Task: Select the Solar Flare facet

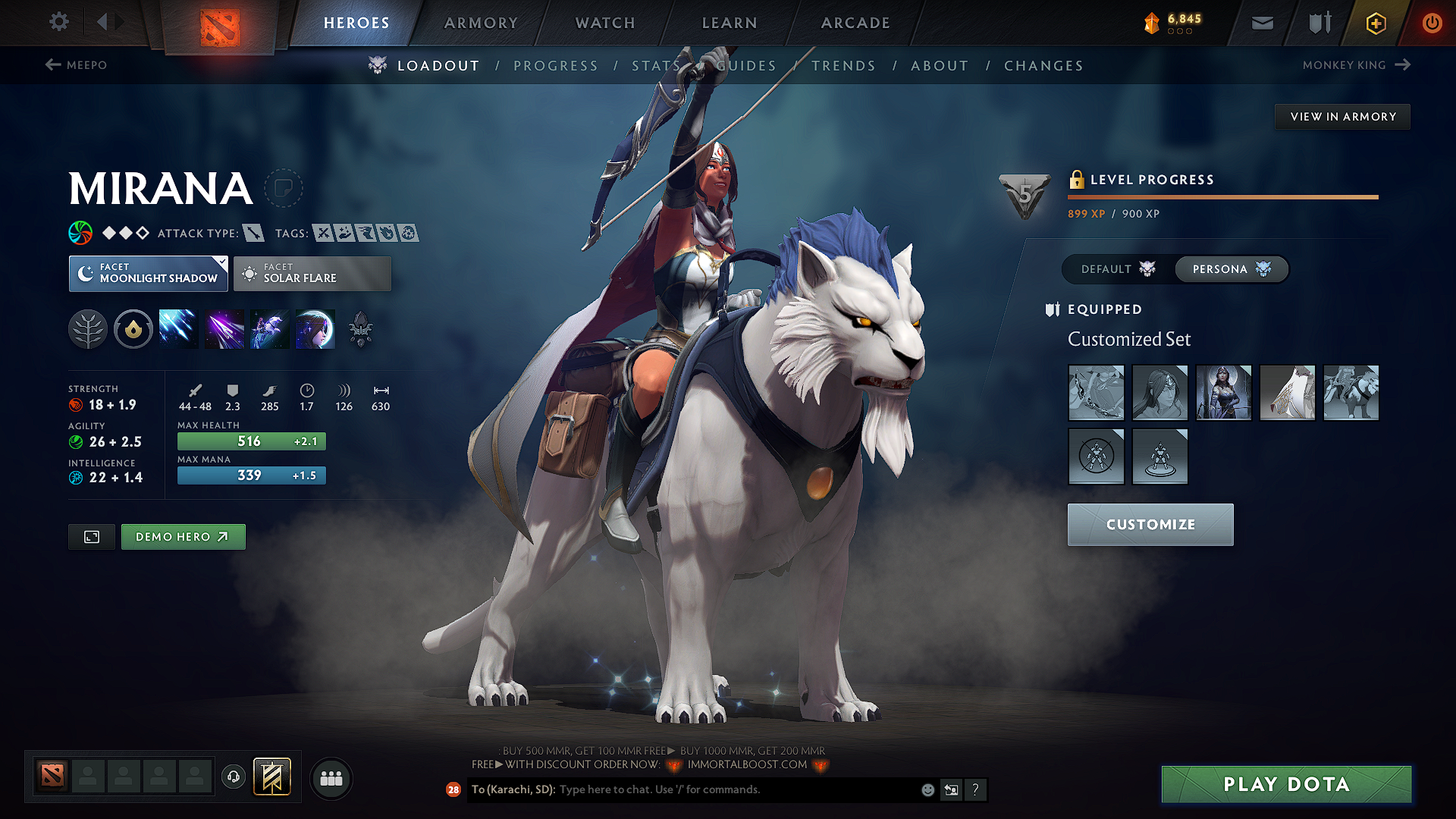Action: (x=312, y=273)
